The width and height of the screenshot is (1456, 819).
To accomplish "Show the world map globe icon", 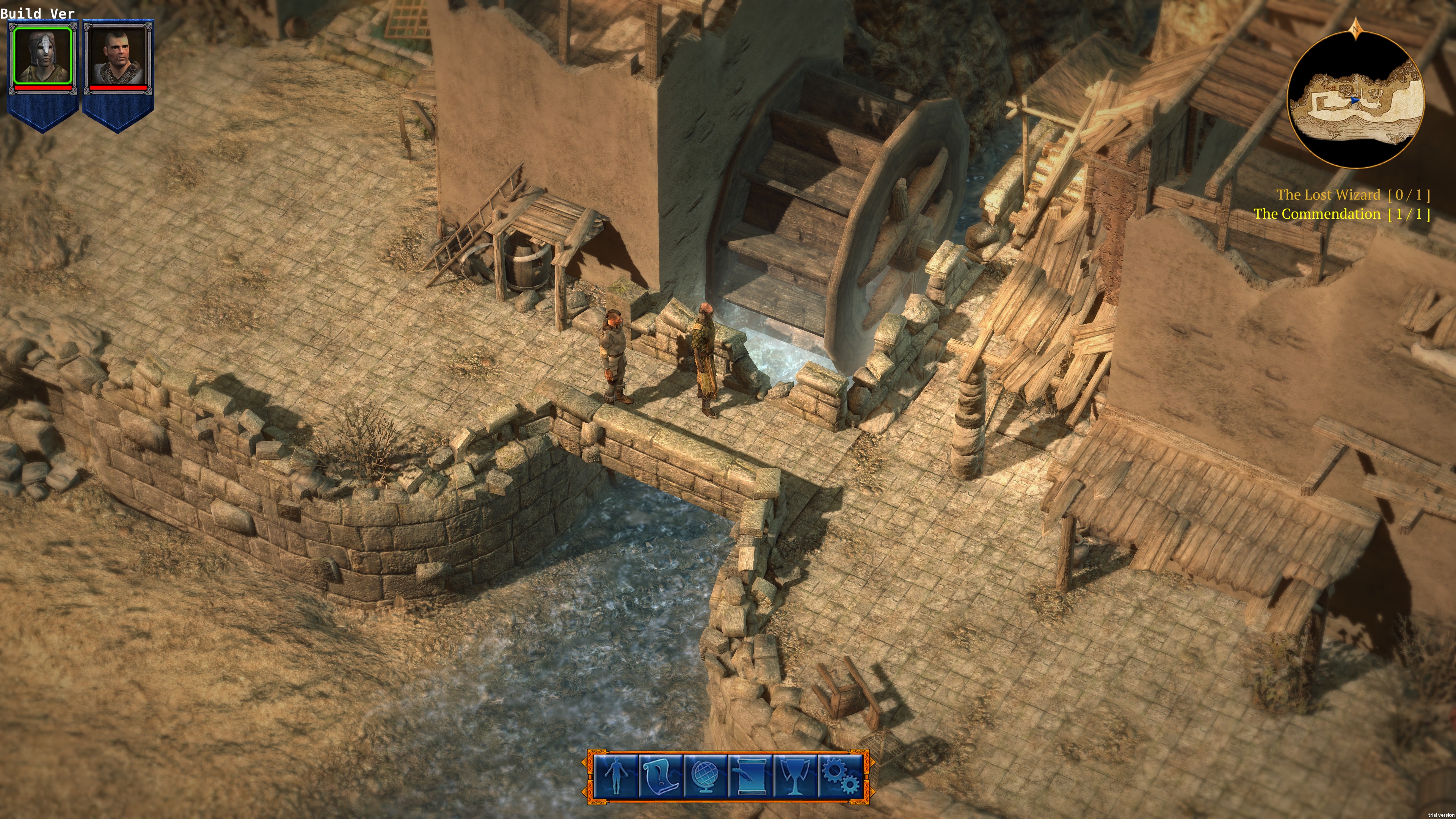I will coord(705,776).
